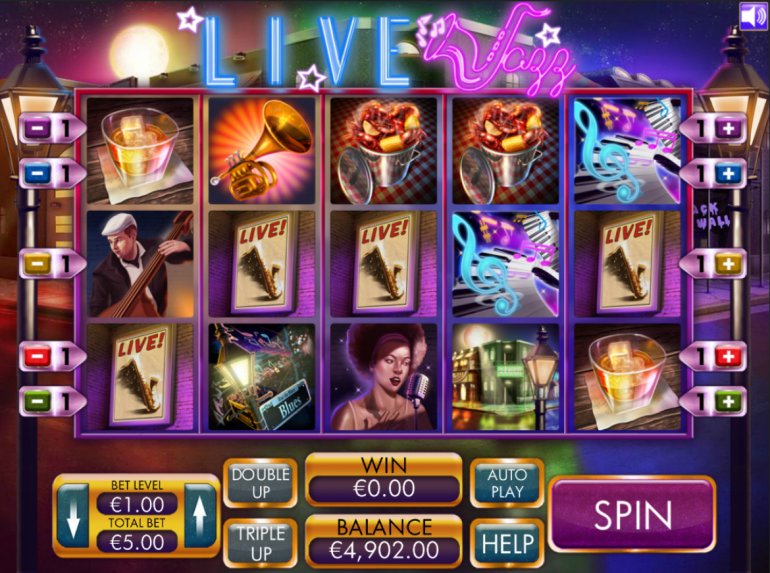Screen dimensions: 770x573
Task: Decrease bet level with down arrow
Action: [73, 515]
